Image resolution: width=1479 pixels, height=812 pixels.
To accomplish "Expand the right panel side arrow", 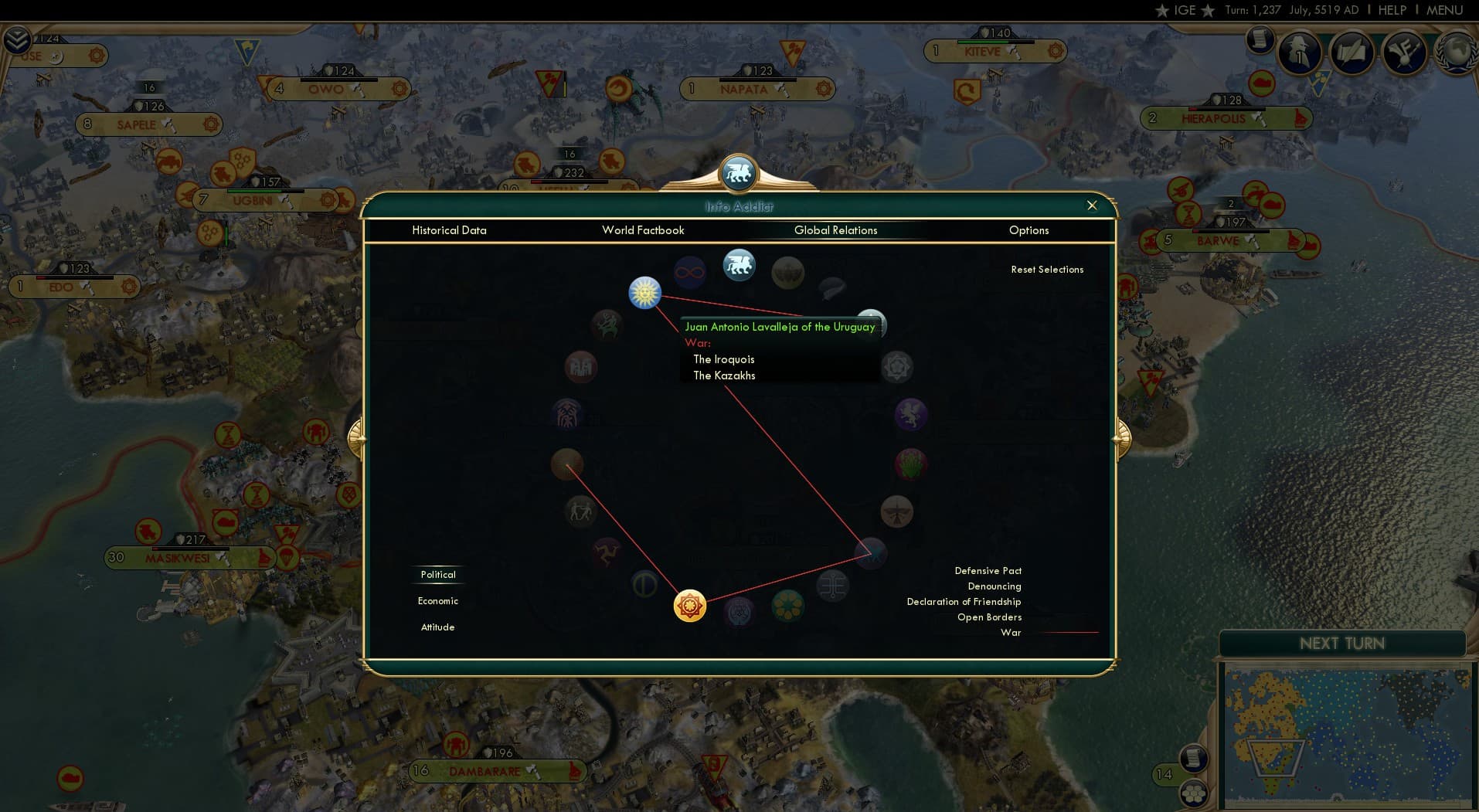I will (1122, 437).
